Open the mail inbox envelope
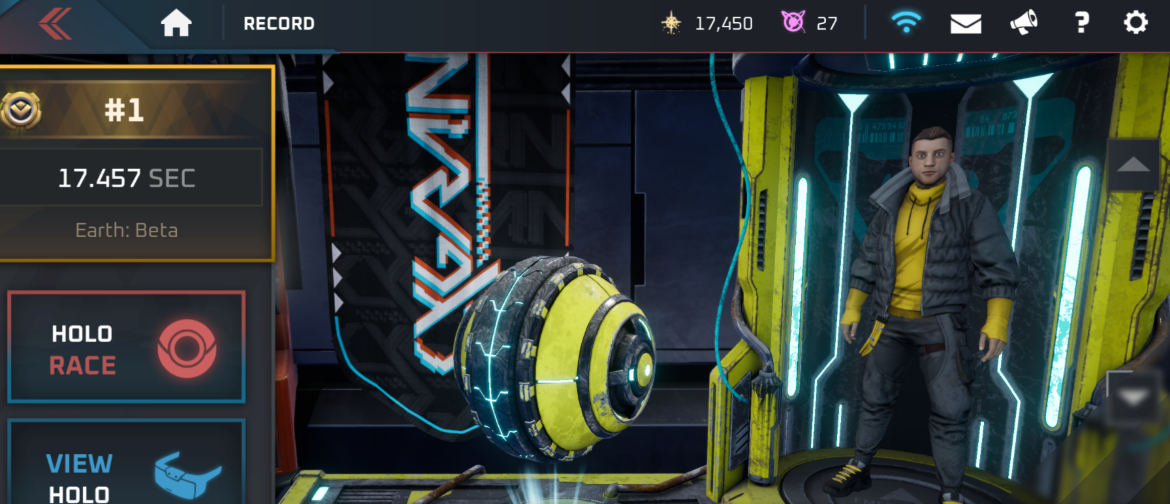The image size is (1170, 504). coord(965,23)
